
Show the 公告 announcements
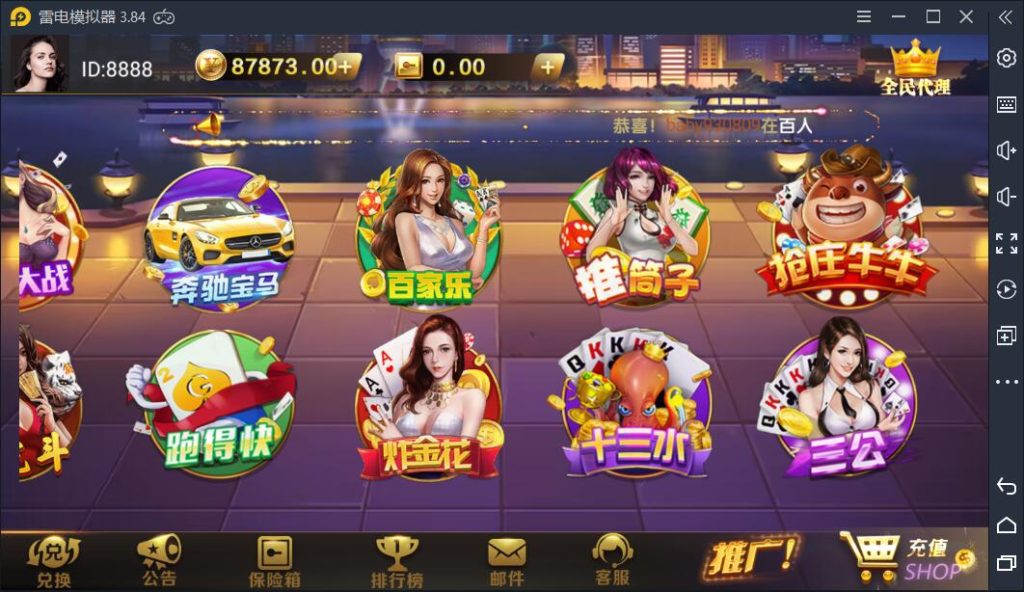tap(159, 560)
